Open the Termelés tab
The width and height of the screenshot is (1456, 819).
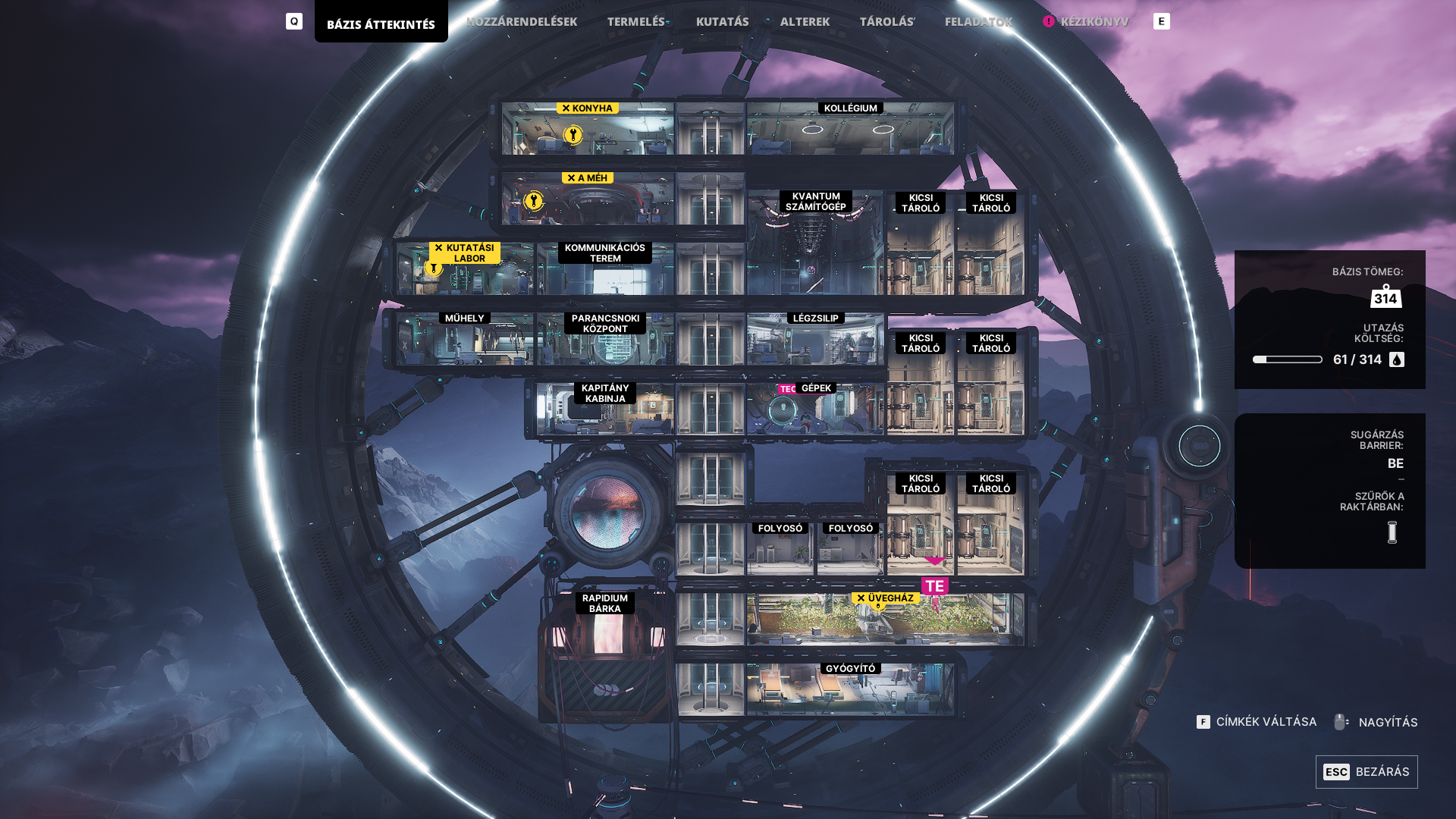click(636, 22)
